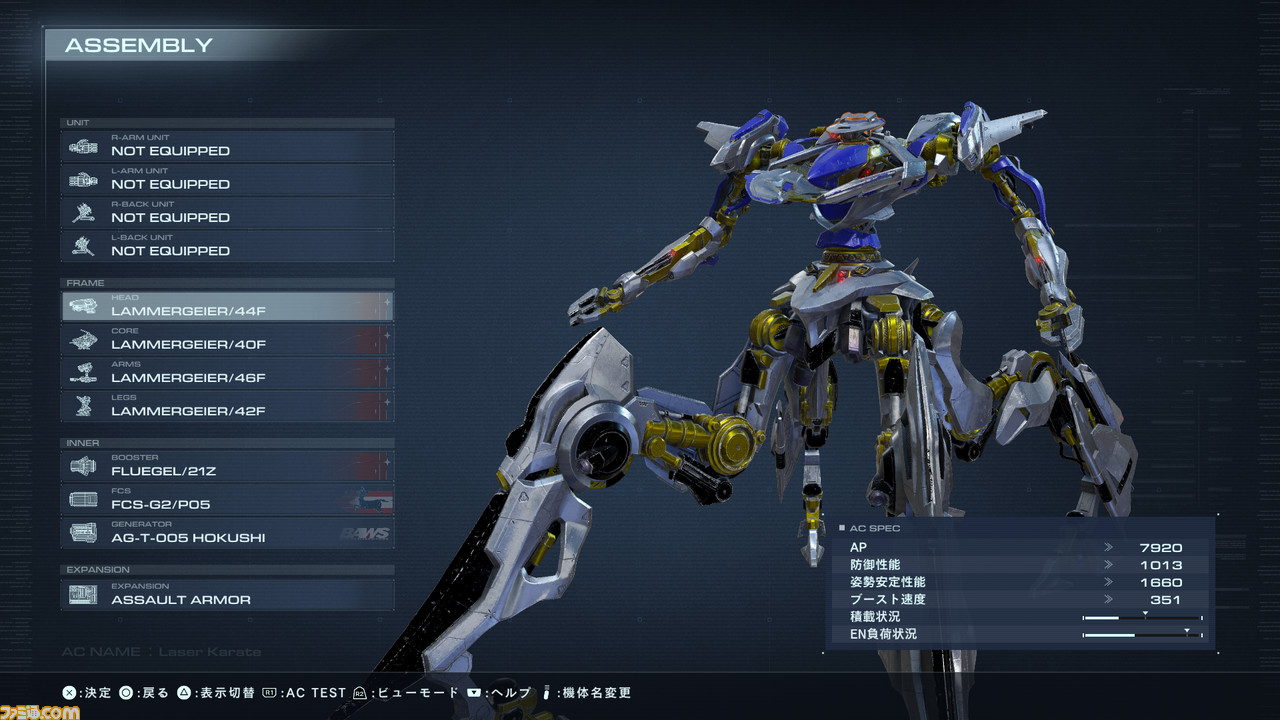
Task: Open the L-ARM UNIT slot
Action: coord(228,180)
